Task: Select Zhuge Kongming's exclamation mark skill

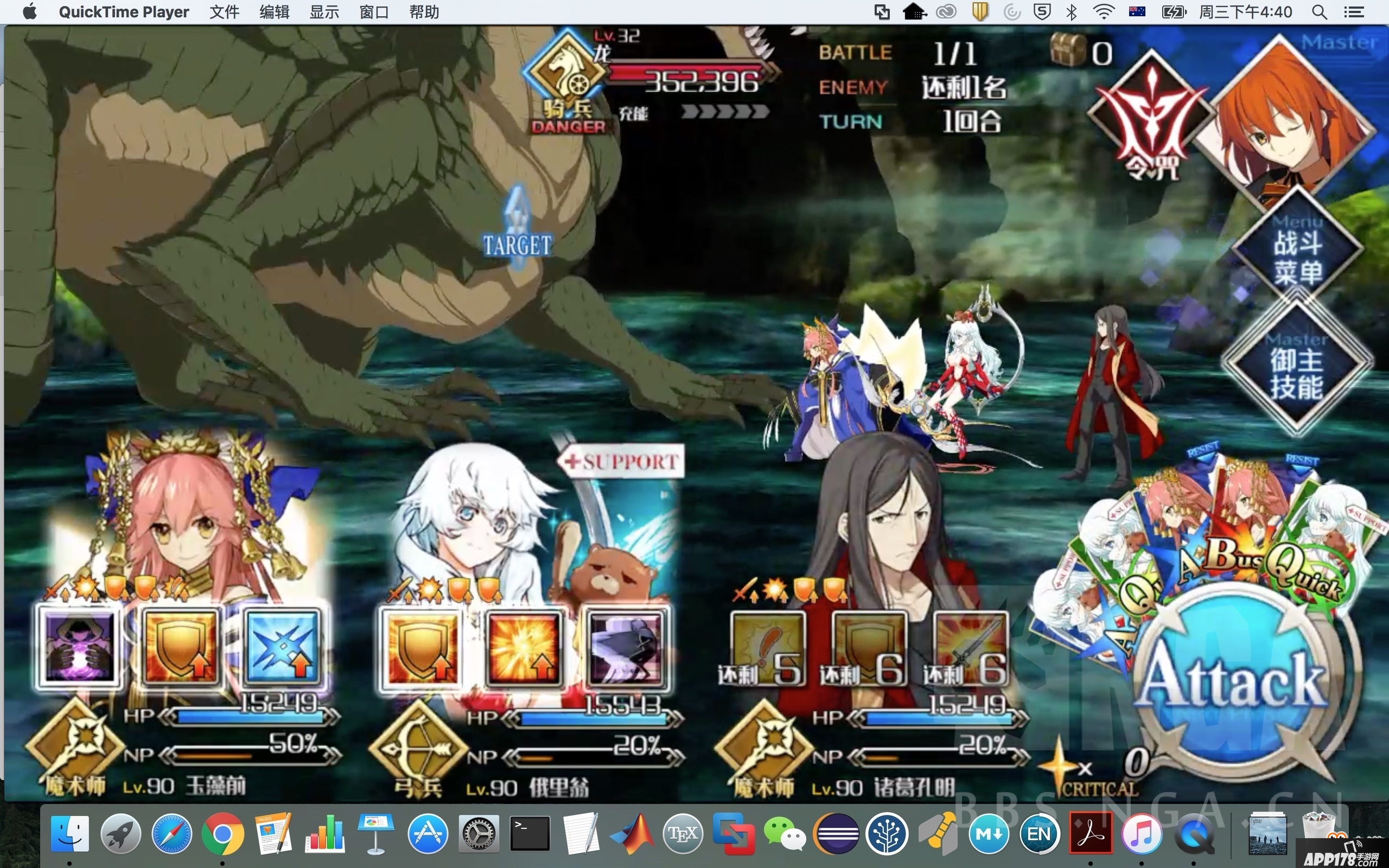Action: click(767, 648)
